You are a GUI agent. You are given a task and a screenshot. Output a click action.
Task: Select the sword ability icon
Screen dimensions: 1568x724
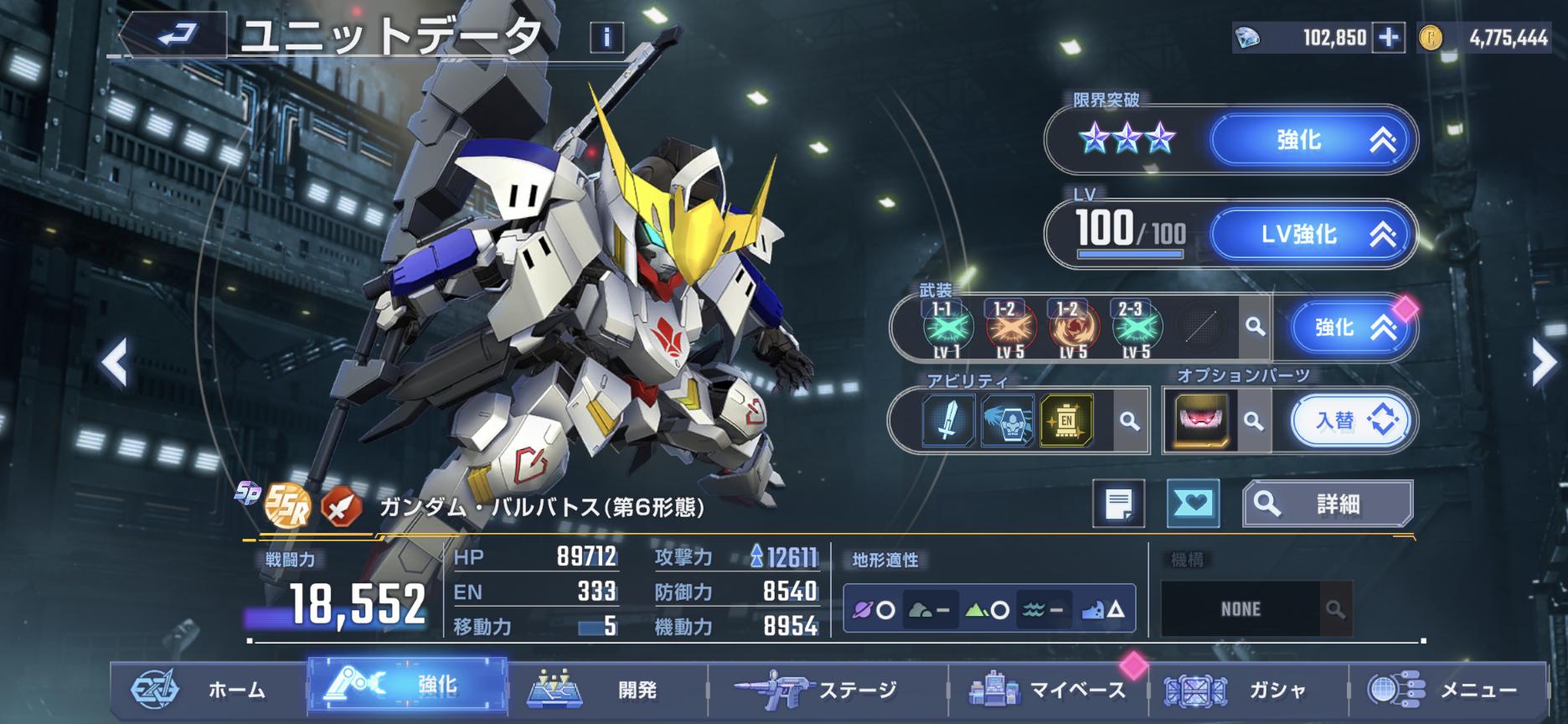click(x=947, y=420)
